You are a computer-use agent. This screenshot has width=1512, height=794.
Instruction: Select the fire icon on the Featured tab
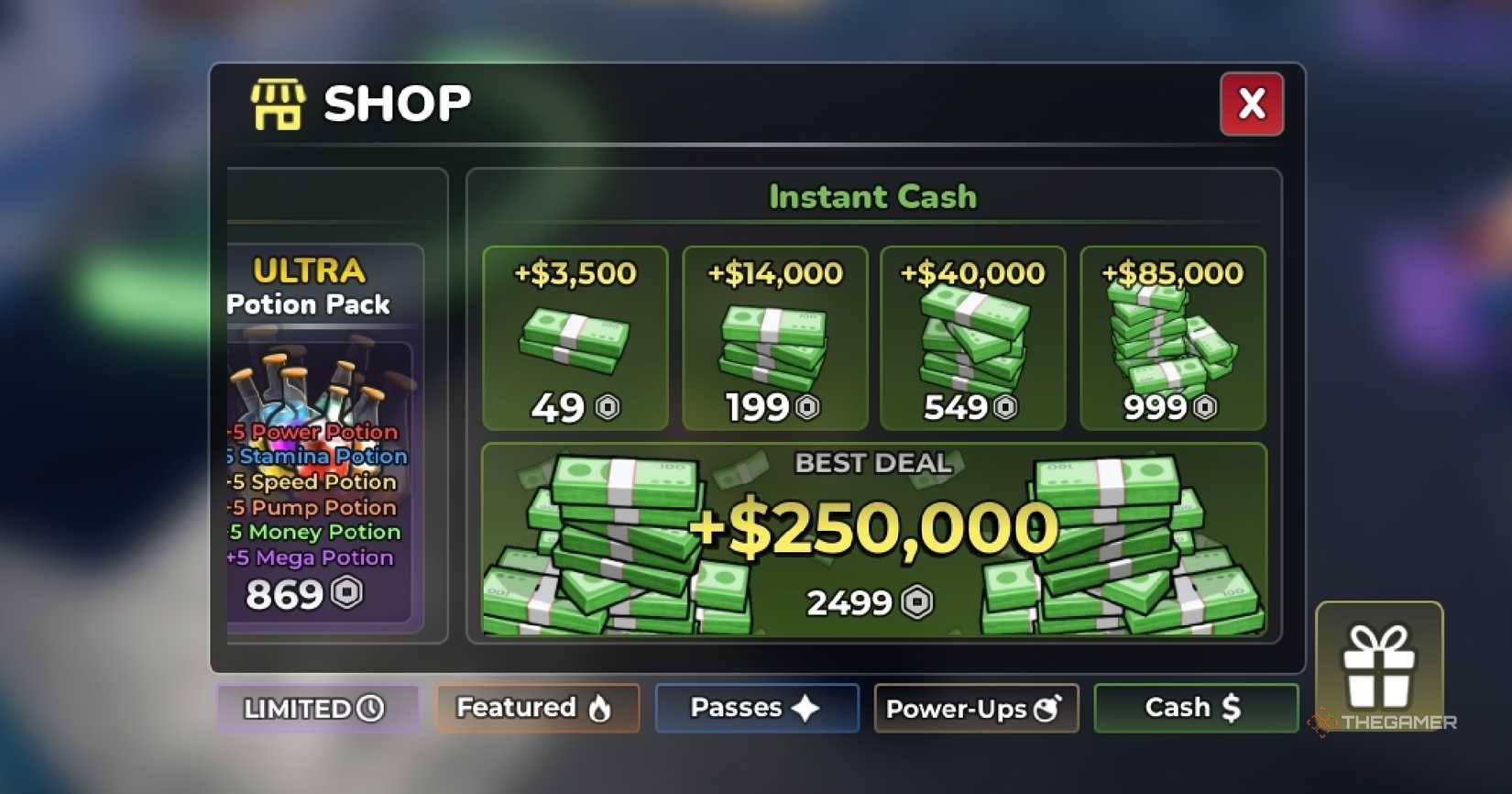(x=599, y=708)
